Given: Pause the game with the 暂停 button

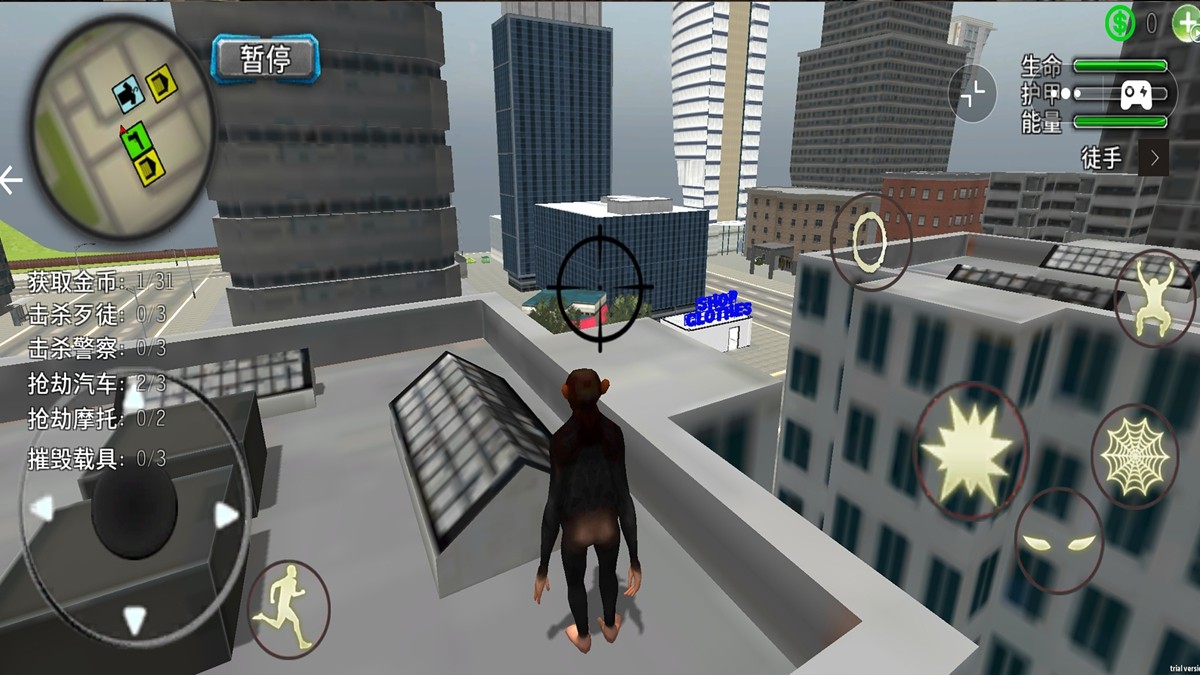Looking at the screenshot, I should click(265, 58).
